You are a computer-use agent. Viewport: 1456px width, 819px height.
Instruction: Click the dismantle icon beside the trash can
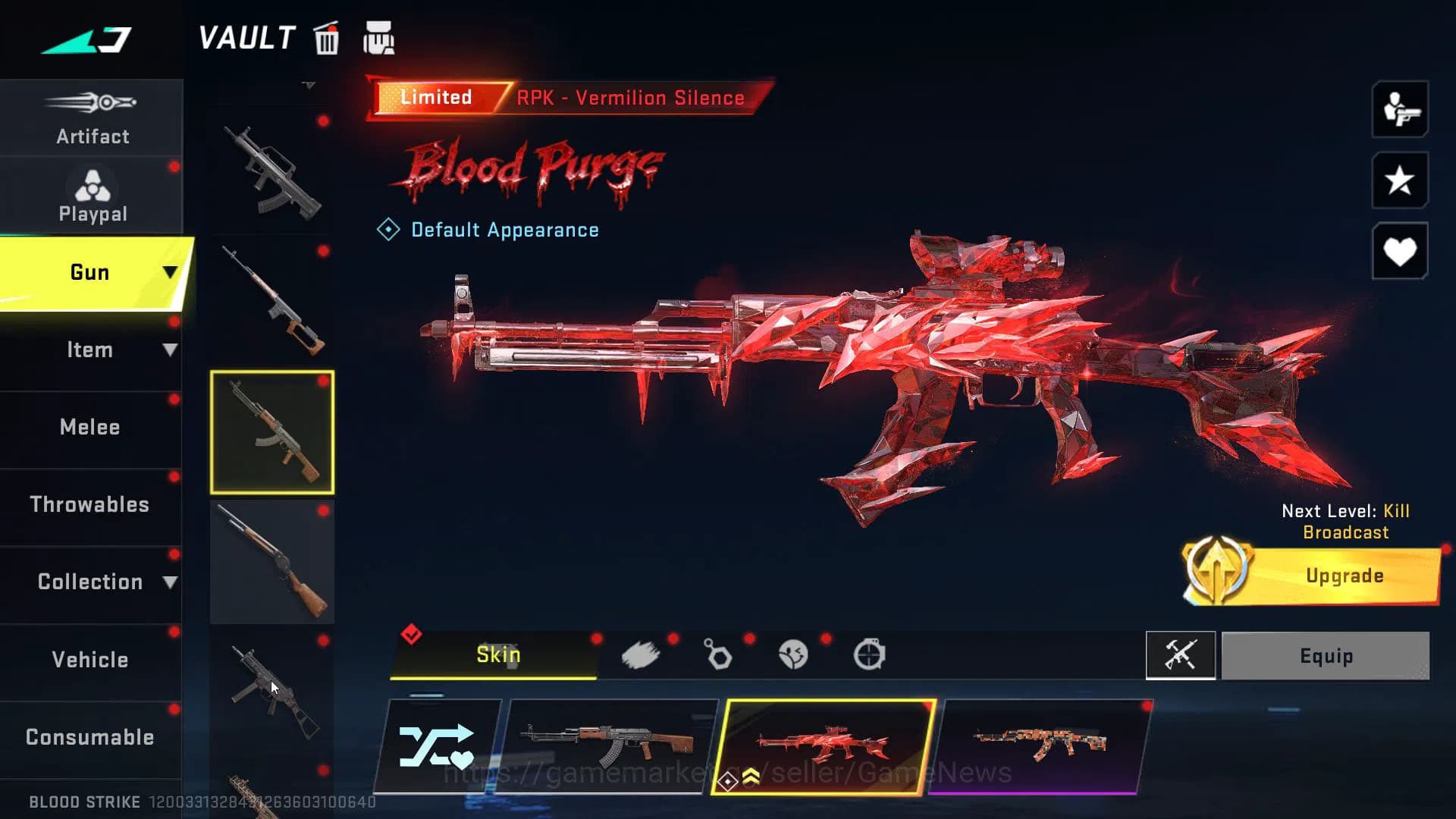pos(379,38)
